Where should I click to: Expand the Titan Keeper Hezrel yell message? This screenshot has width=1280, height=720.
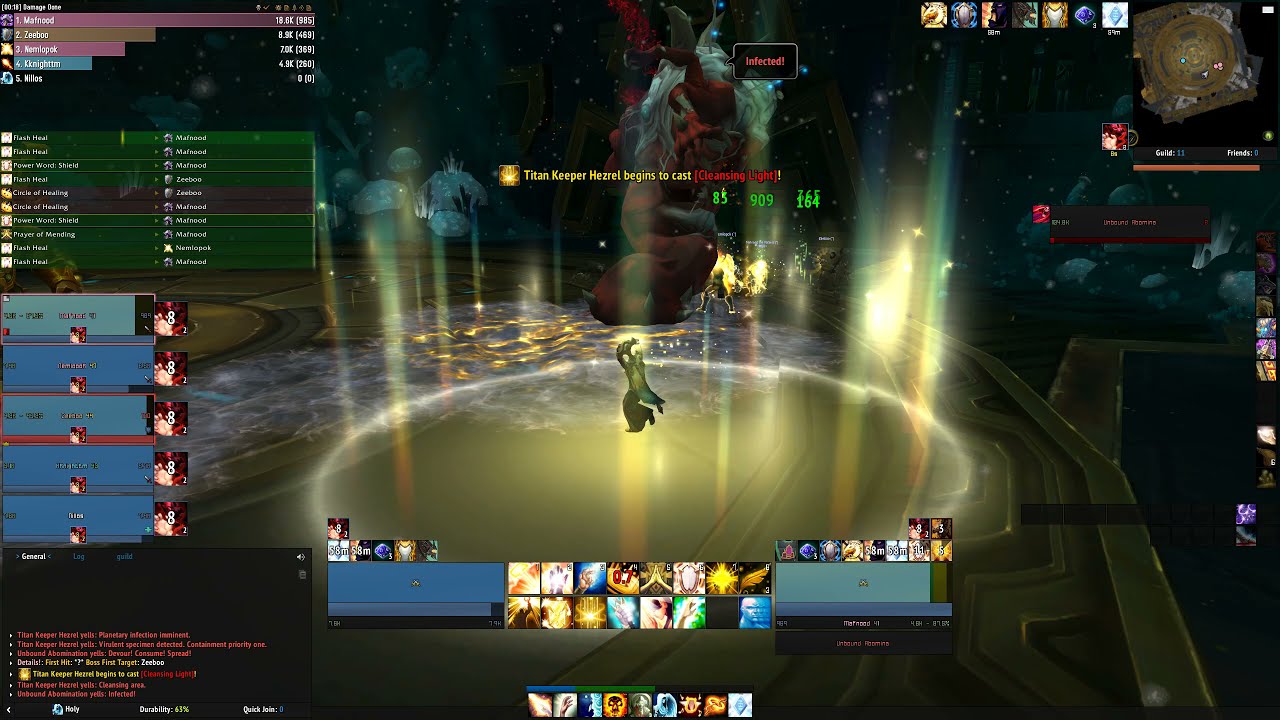click(x=10, y=635)
